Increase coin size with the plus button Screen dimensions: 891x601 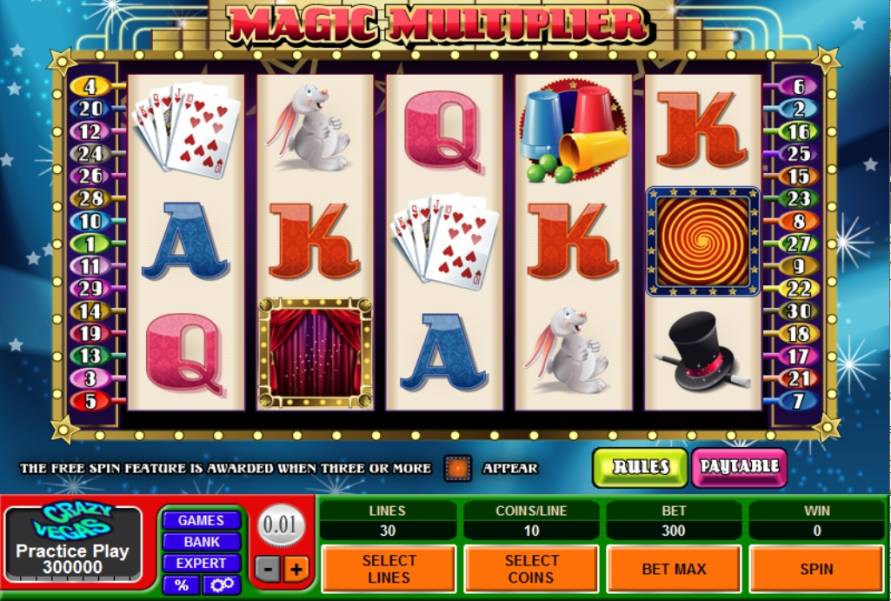click(x=296, y=569)
